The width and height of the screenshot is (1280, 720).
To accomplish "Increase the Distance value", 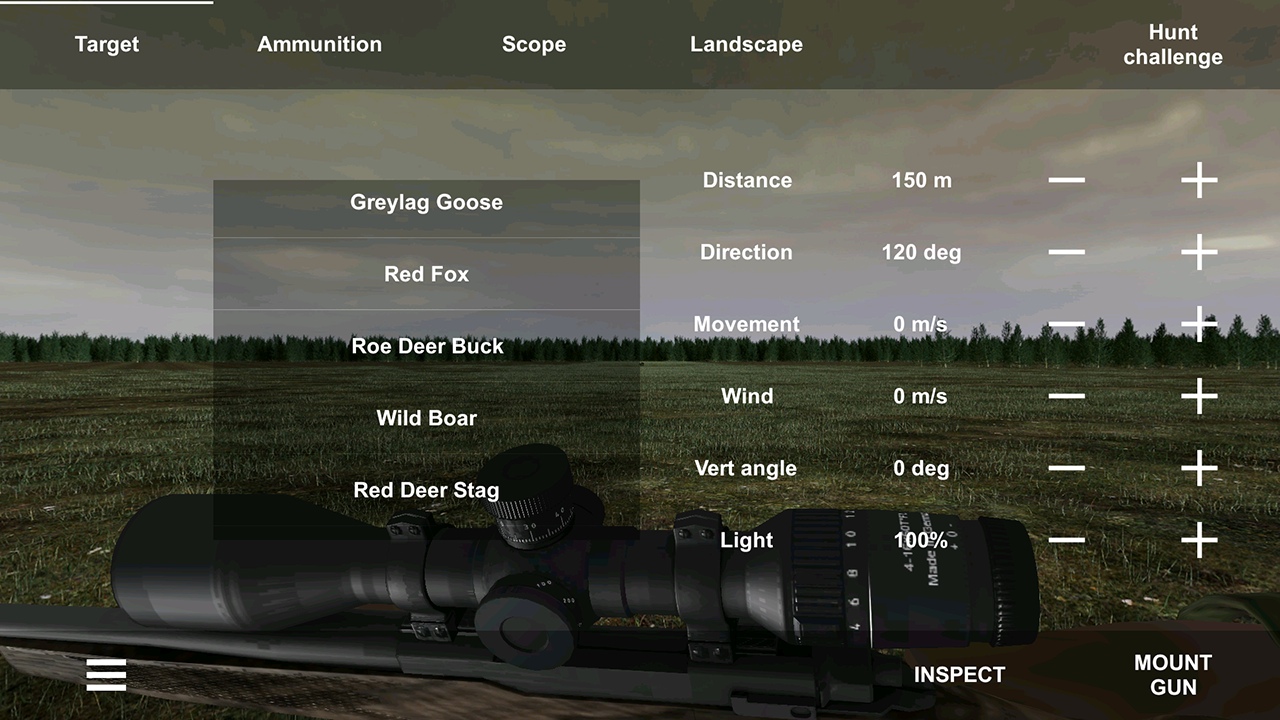I will (x=1199, y=181).
